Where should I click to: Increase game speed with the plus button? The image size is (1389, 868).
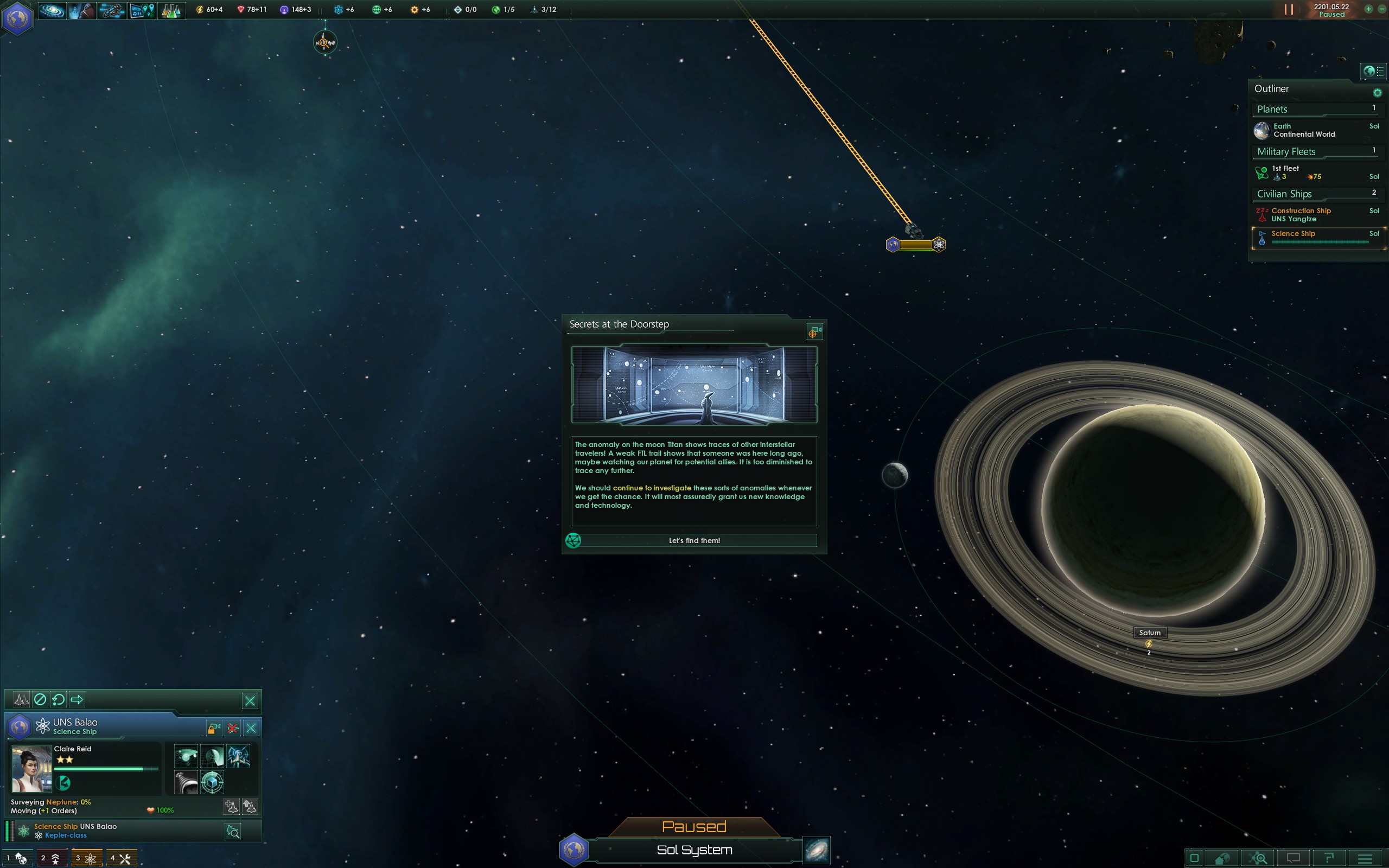1368,9
